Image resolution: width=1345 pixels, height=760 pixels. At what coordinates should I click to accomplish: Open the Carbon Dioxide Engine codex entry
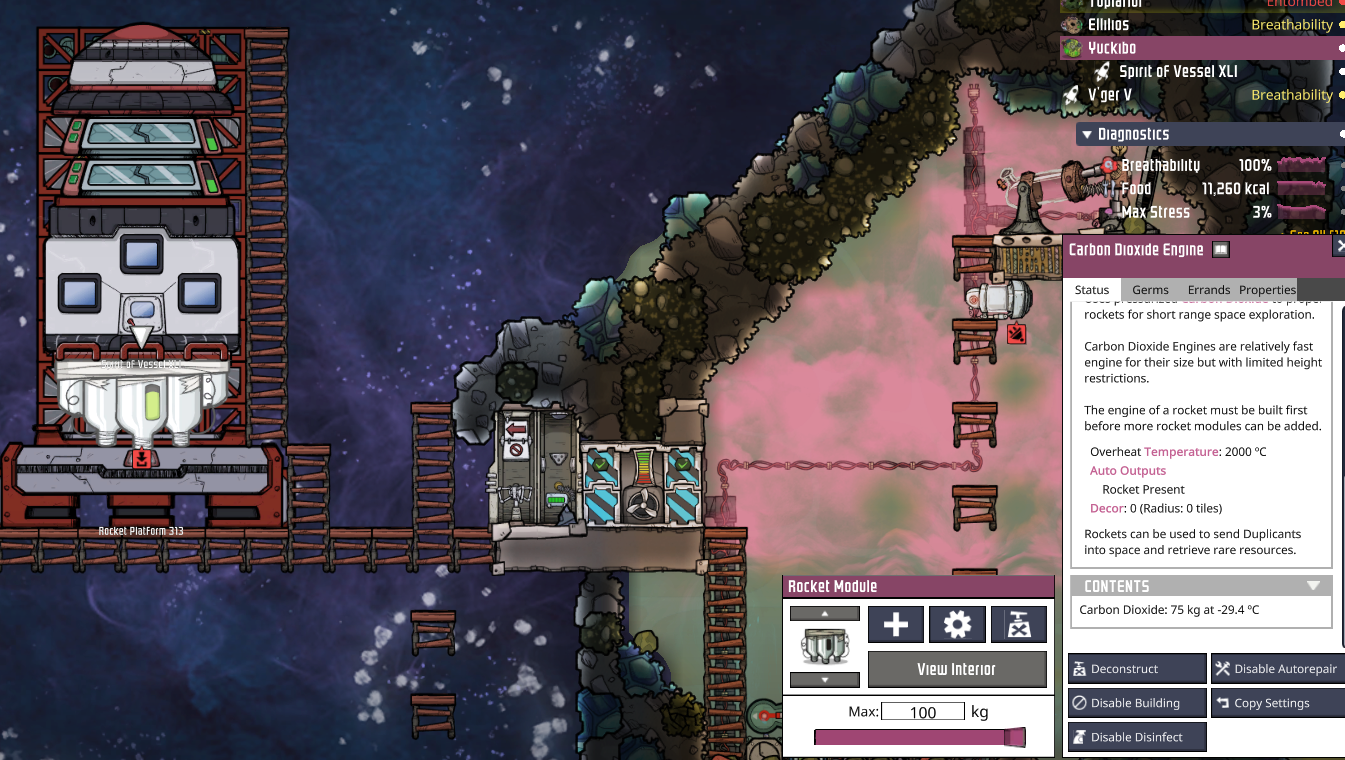coord(1221,250)
